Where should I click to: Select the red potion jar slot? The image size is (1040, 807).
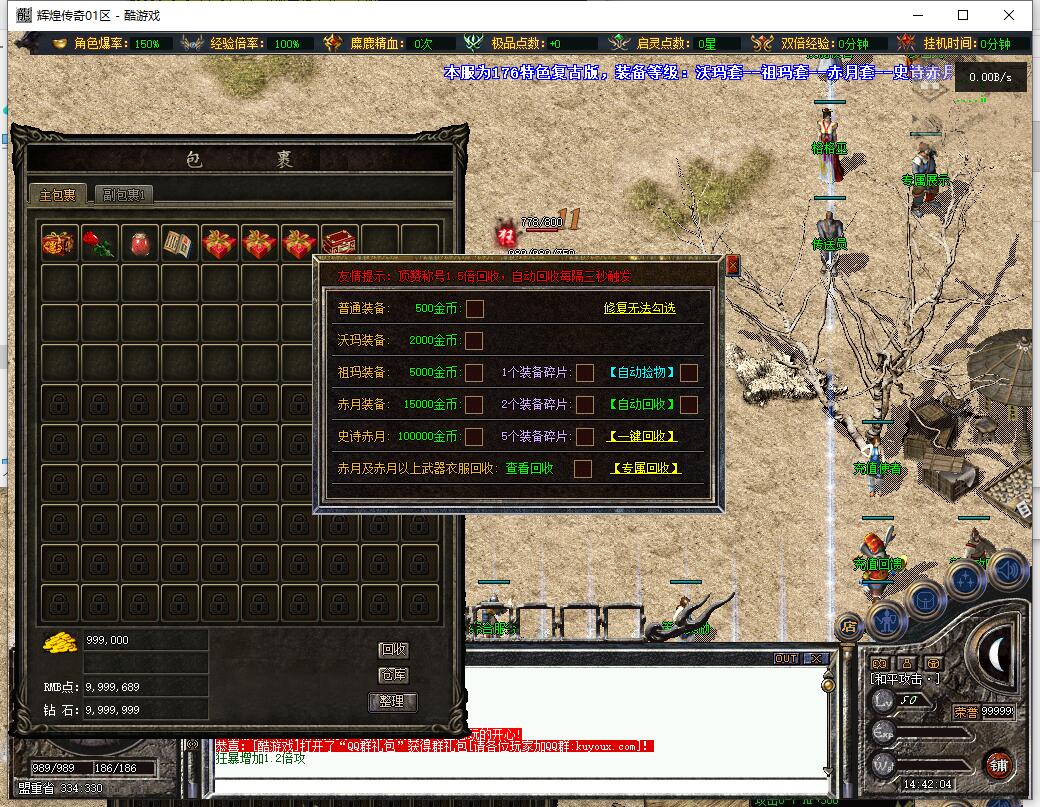click(x=140, y=243)
